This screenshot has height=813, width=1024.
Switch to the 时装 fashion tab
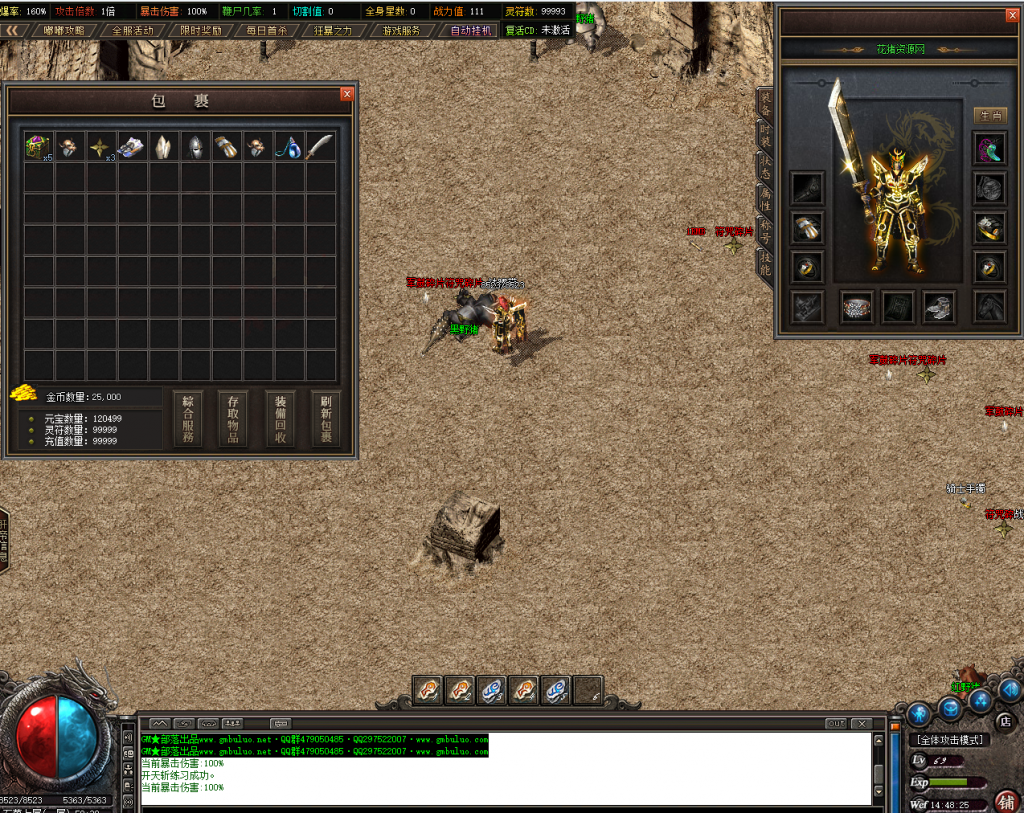pyautogui.click(x=765, y=135)
